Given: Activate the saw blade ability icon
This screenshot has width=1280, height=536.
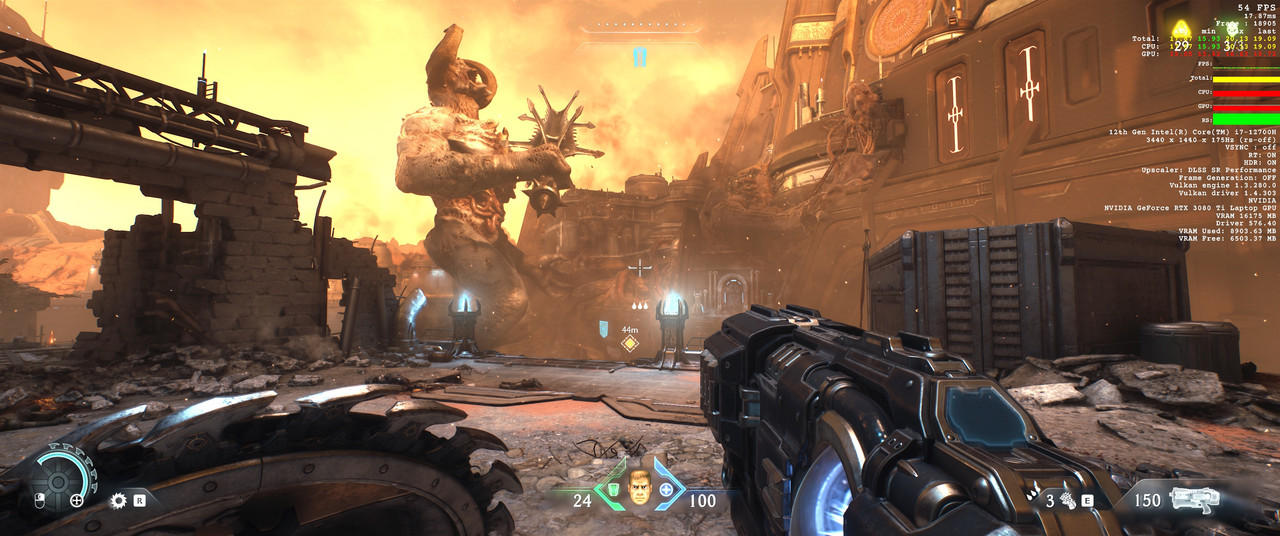Looking at the screenshot, I should pos(119,499).
